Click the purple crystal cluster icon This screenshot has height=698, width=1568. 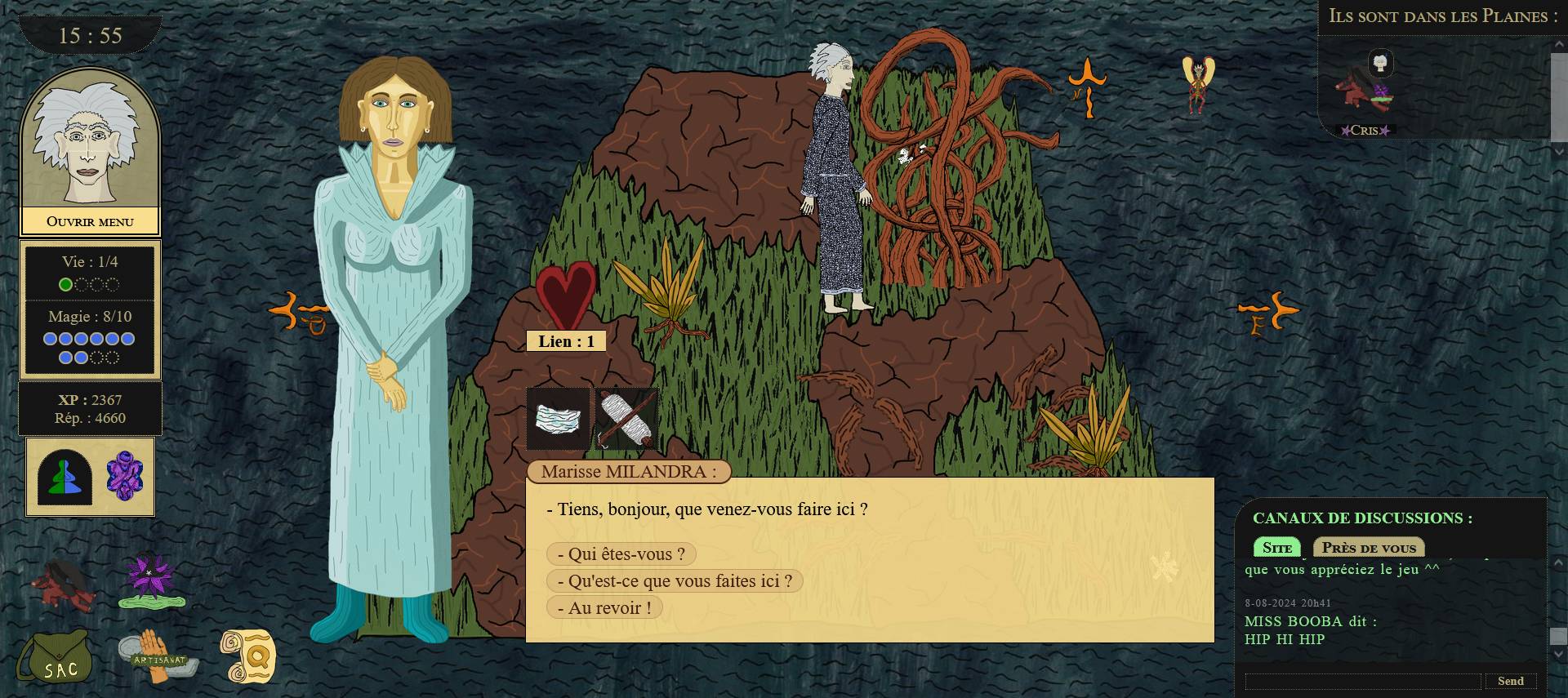pyautogui.click(x=125, y=476)
